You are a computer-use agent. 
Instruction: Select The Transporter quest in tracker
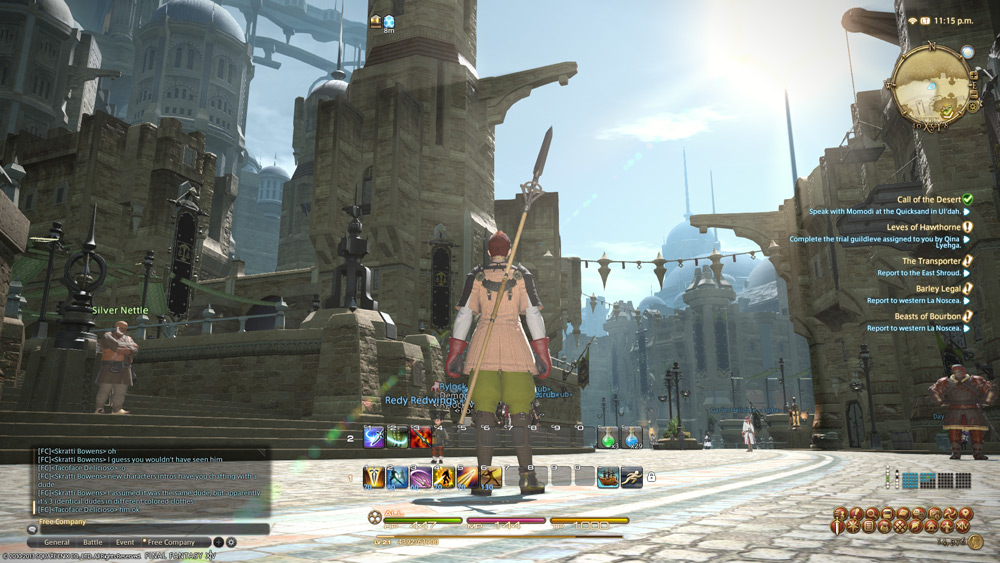tap(931, 261)
